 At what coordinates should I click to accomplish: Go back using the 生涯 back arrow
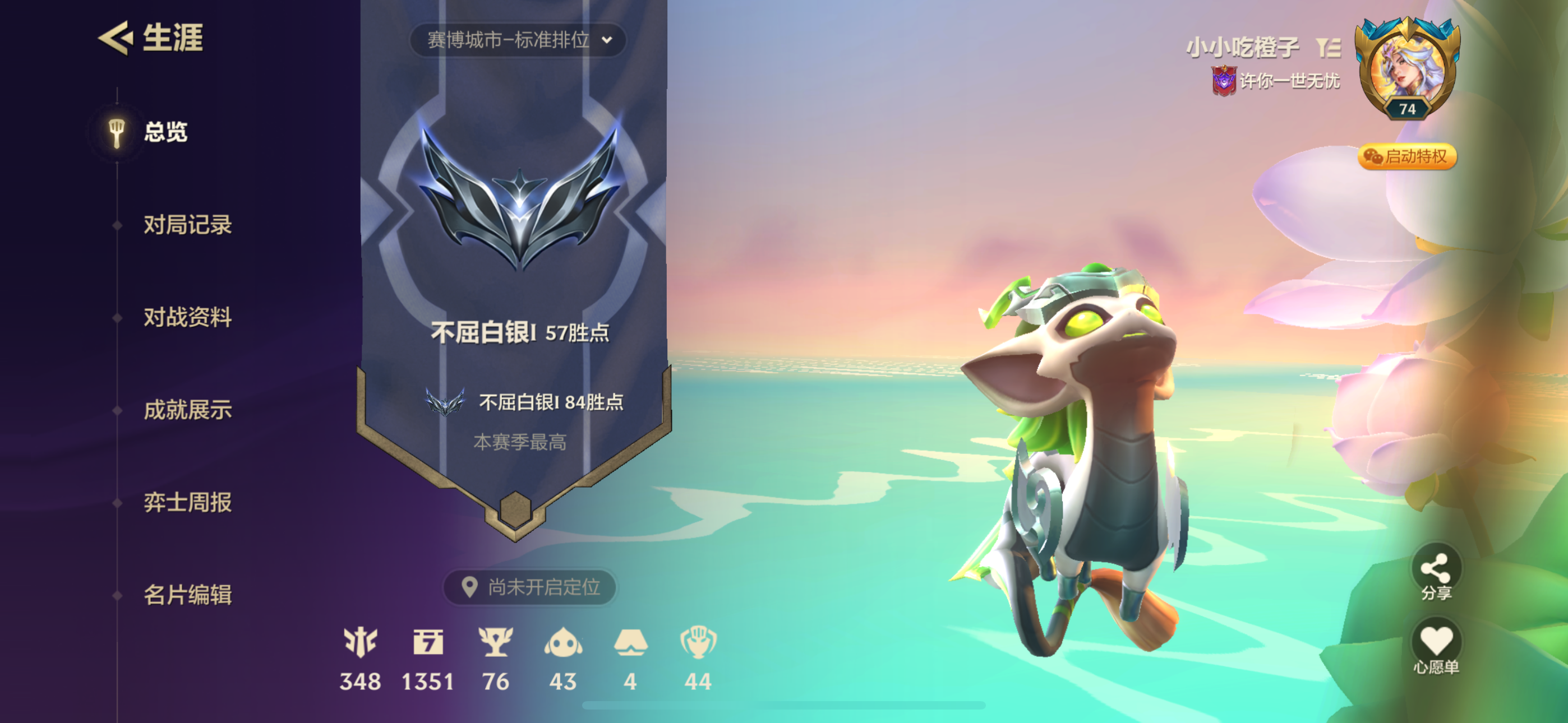pos(116,39)
